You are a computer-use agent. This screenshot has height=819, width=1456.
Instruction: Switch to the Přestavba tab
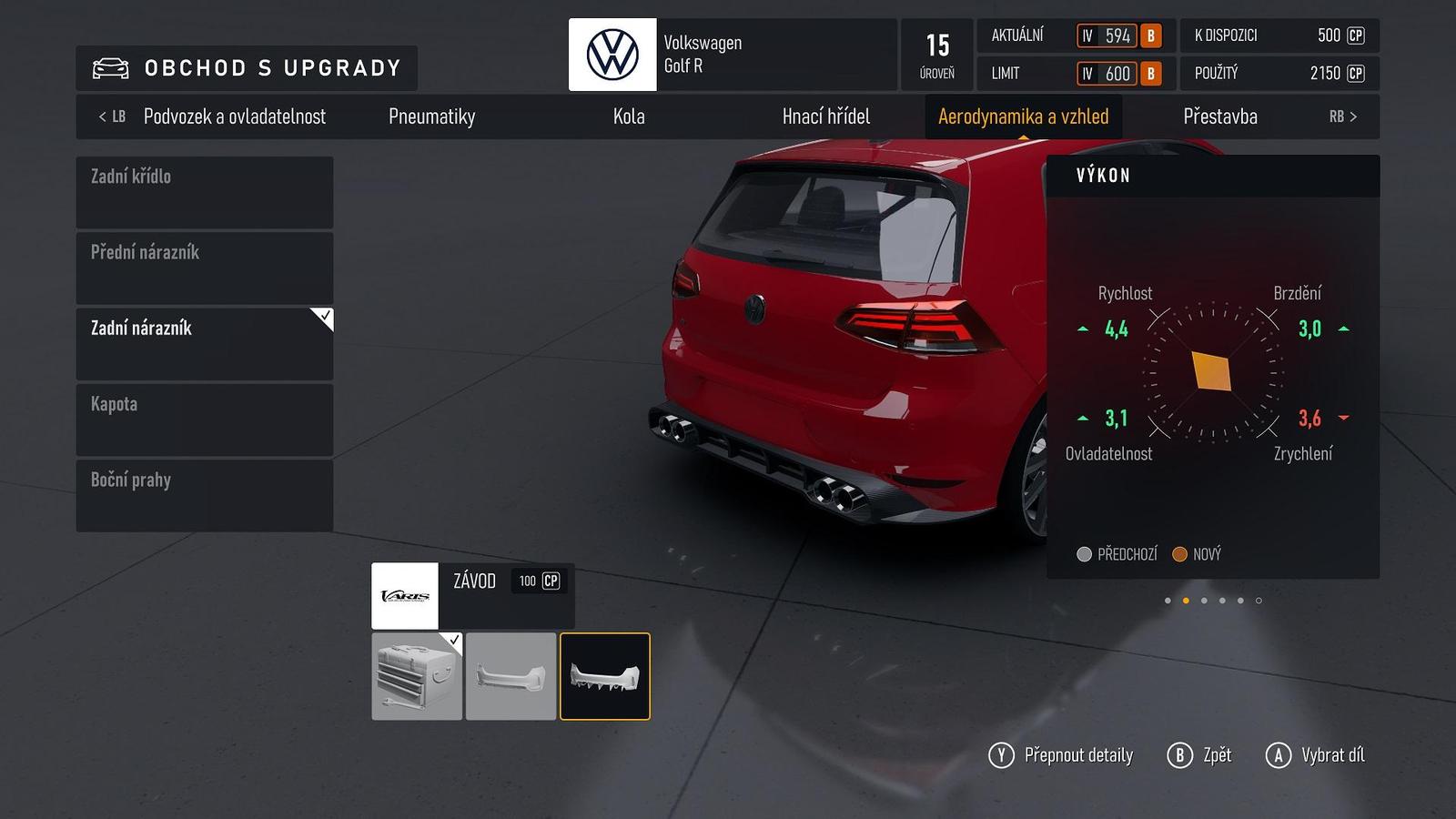pos(1219,116)
